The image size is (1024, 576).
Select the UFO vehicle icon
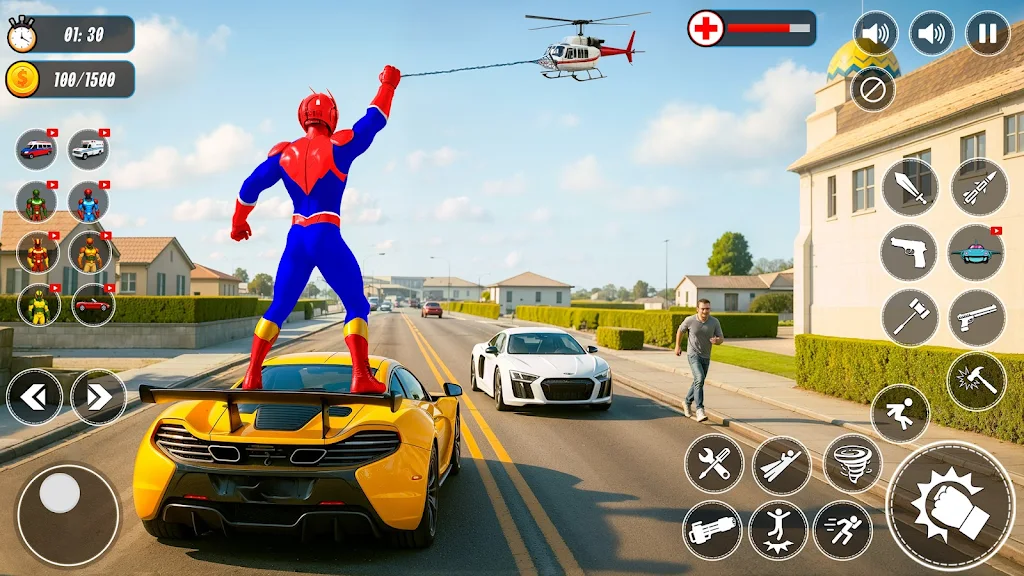click(975, 252)
